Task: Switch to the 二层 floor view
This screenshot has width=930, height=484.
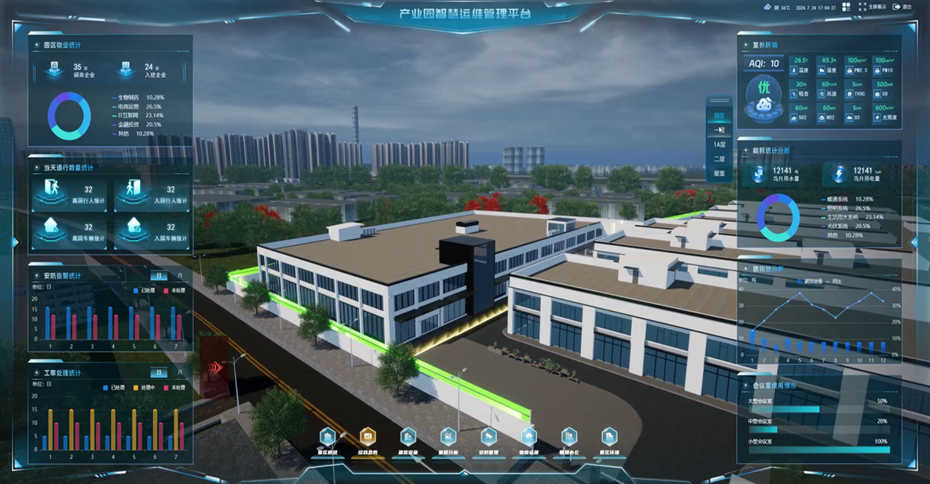Action: pos(719,159)
